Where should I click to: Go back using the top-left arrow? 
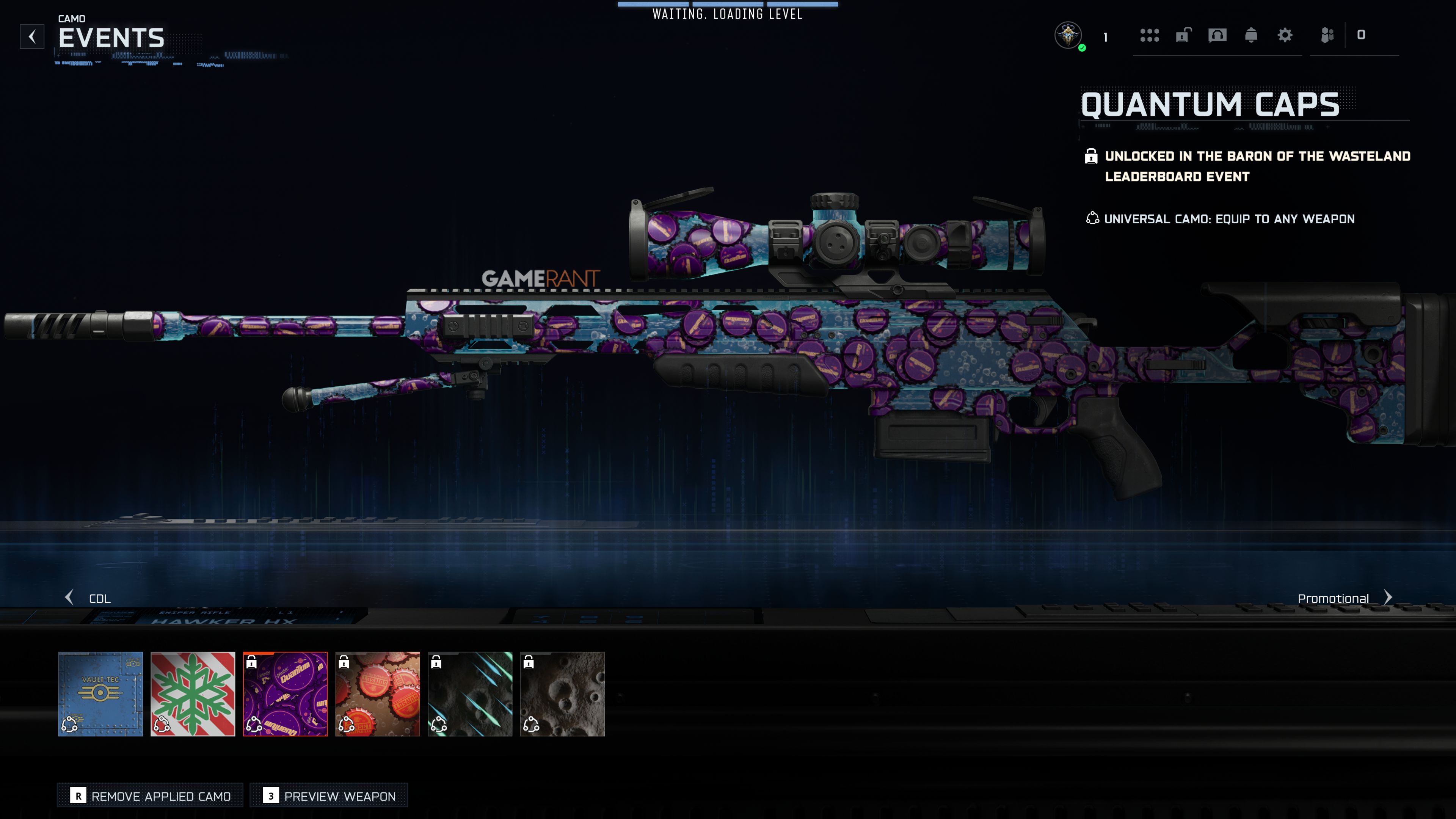tap(32, 37)
